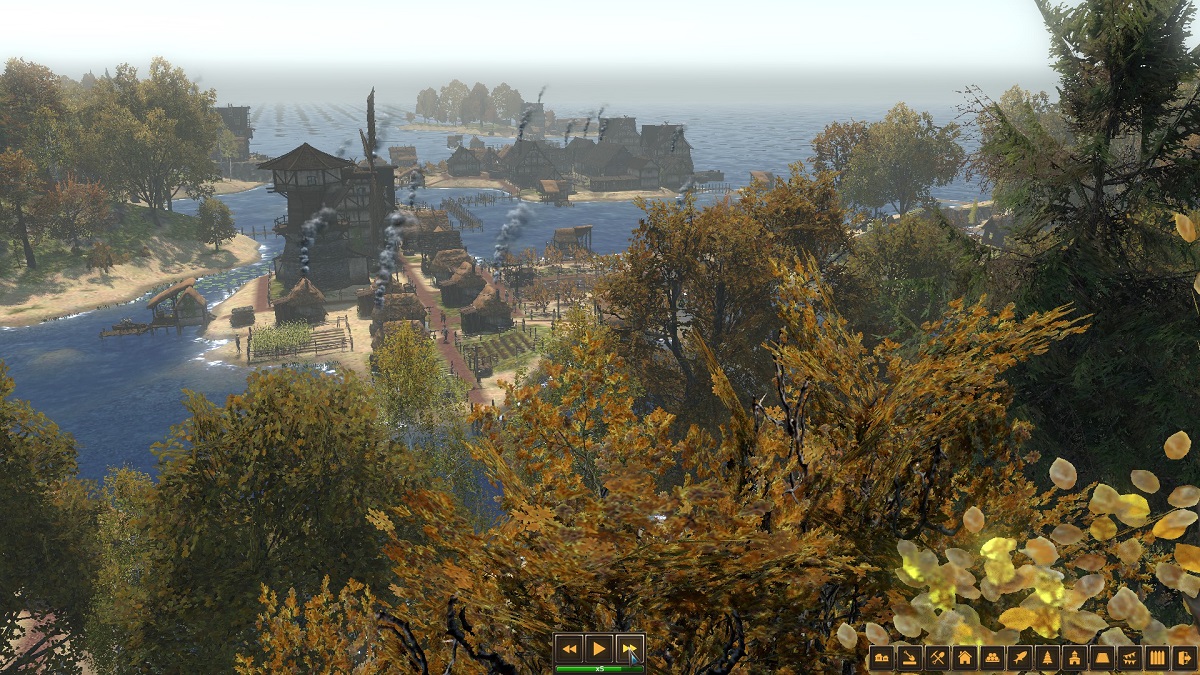The image size is (1200, 675).
Task: Slow down the game speed
Action: pos(569,648)
